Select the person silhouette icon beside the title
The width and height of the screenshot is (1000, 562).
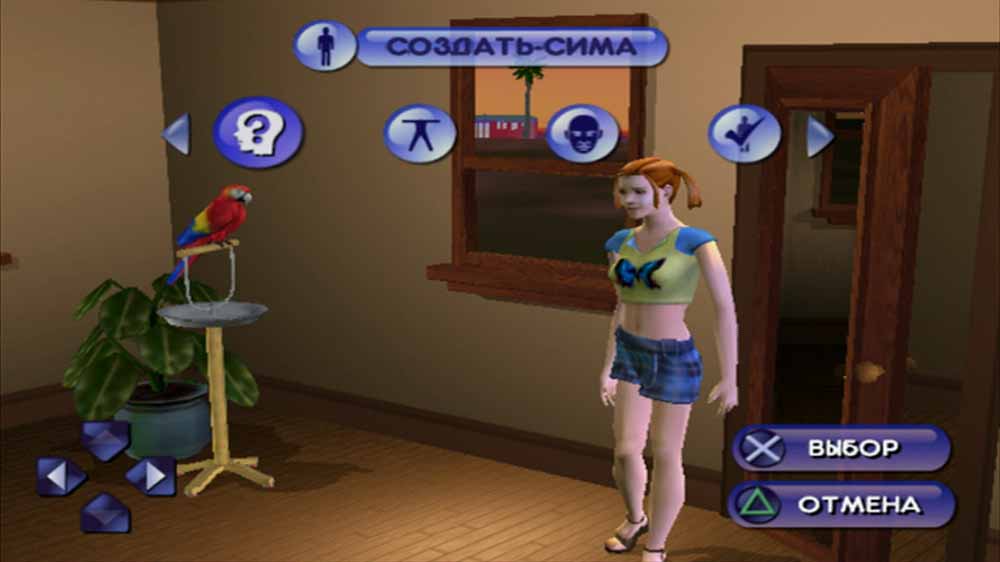(x=325, y=47)
